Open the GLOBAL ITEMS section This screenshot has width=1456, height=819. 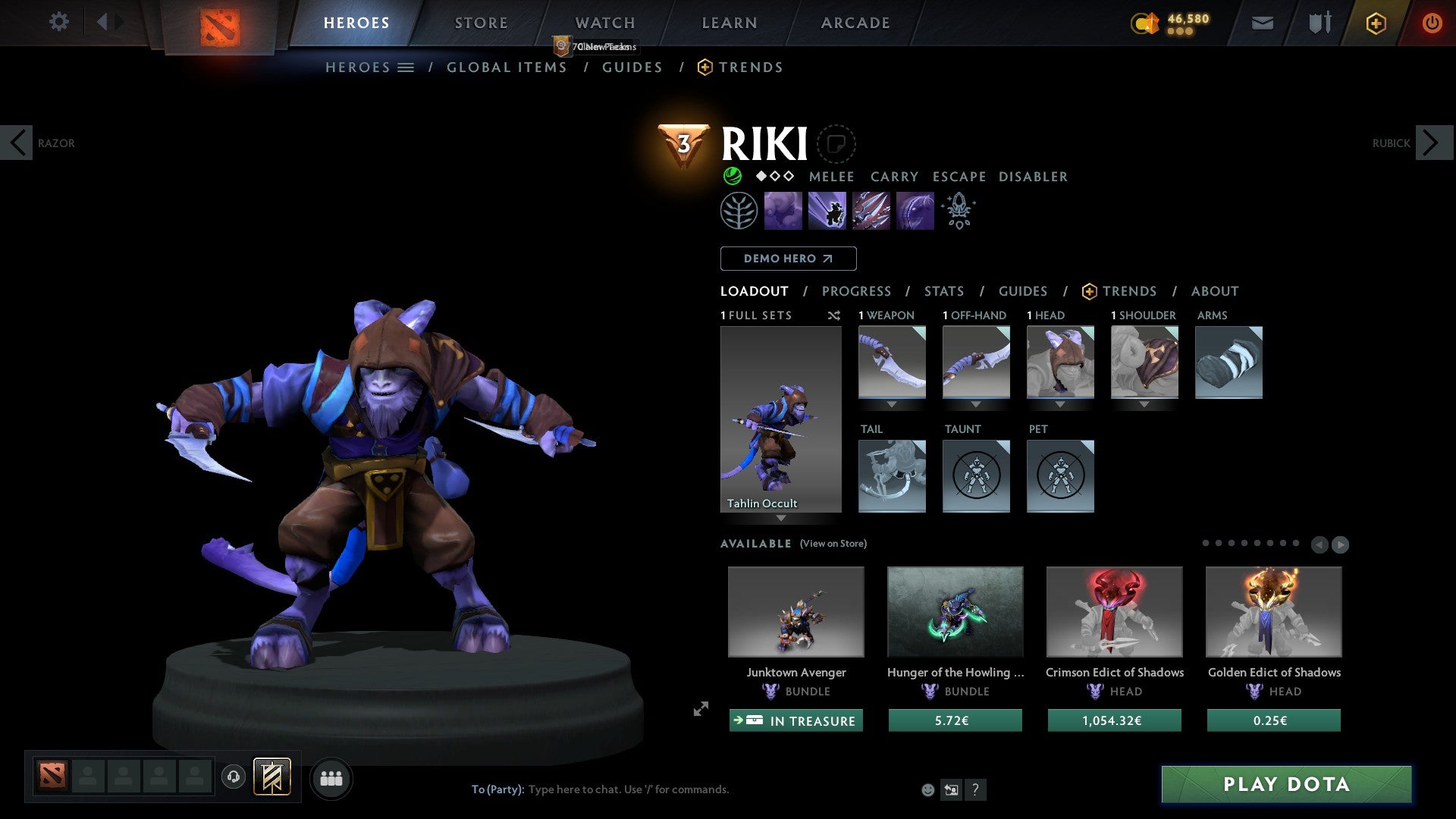507,67
